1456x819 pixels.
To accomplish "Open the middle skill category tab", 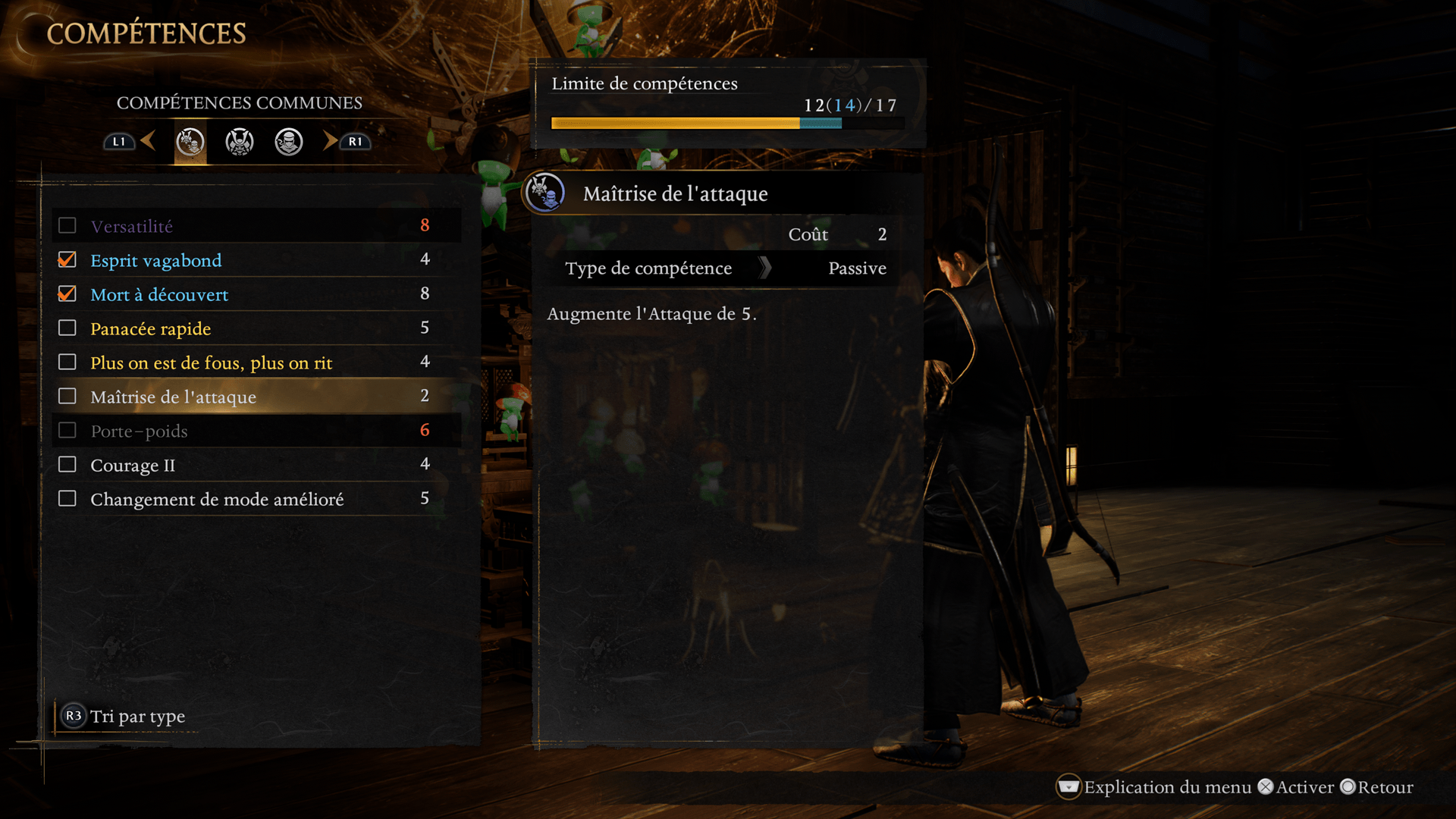I will pyautogui.click(x=240, y=142).
